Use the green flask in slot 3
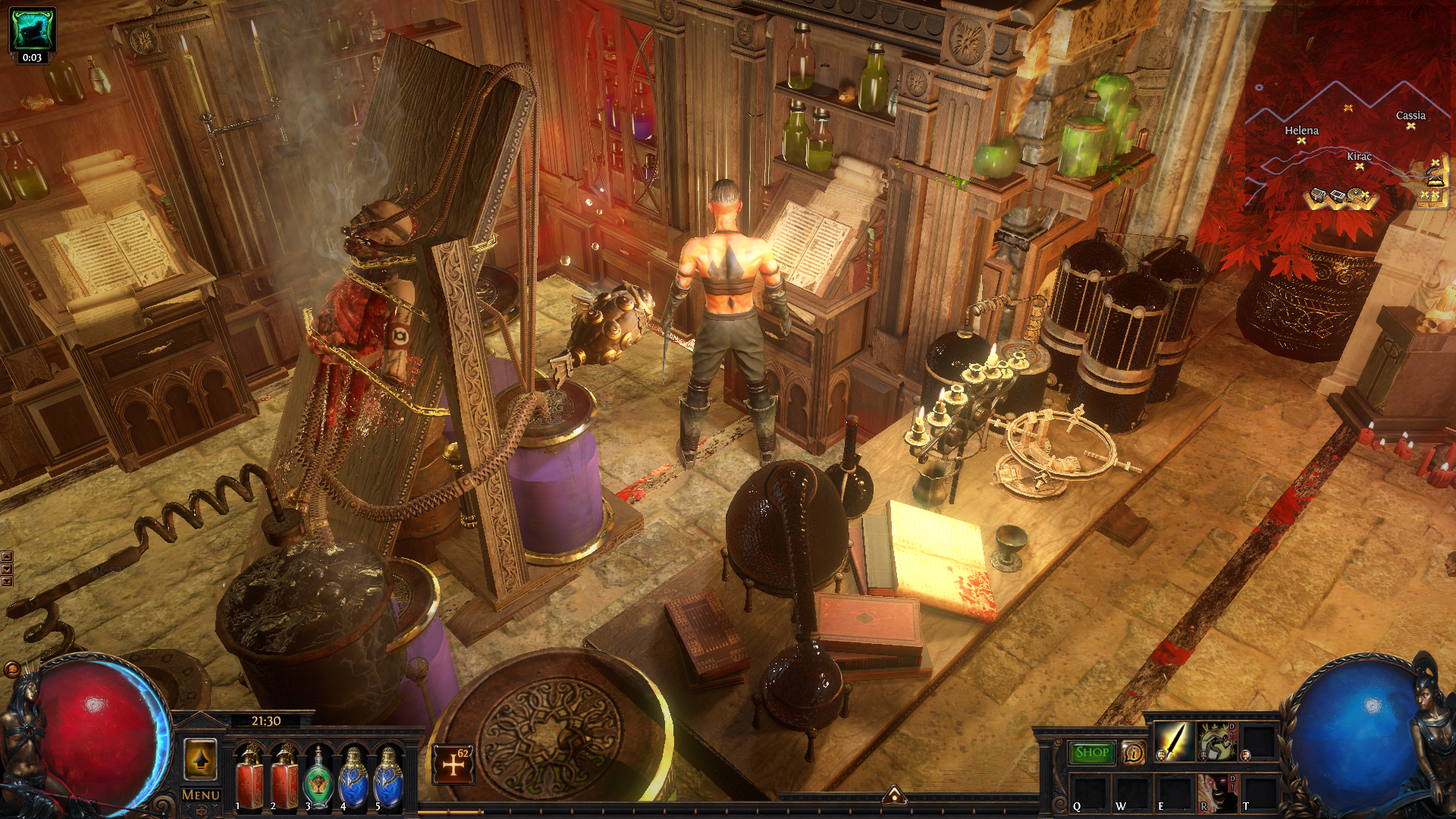 coord(318,777)
